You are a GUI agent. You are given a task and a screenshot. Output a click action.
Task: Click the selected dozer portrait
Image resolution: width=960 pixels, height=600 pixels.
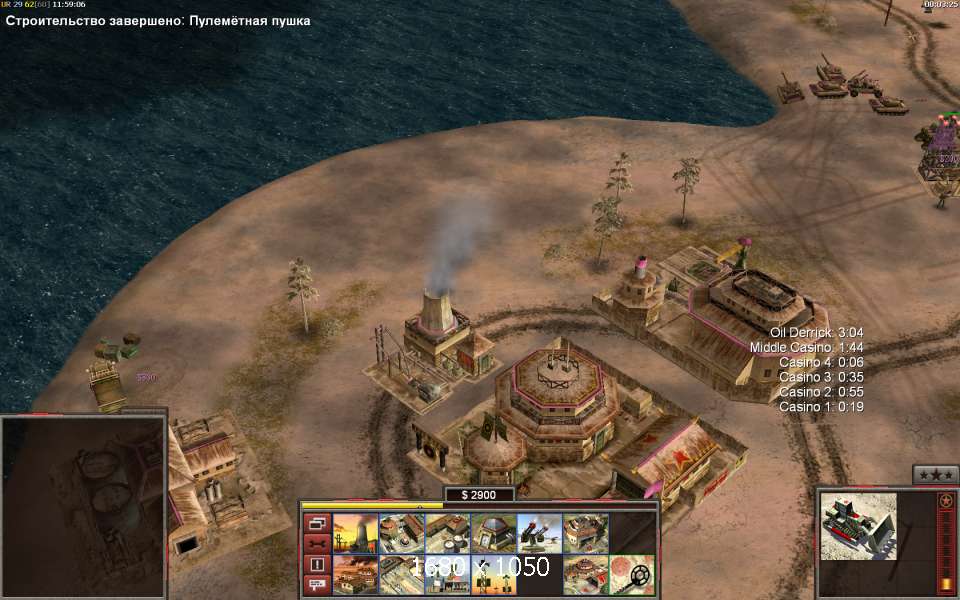pos(858,526)
